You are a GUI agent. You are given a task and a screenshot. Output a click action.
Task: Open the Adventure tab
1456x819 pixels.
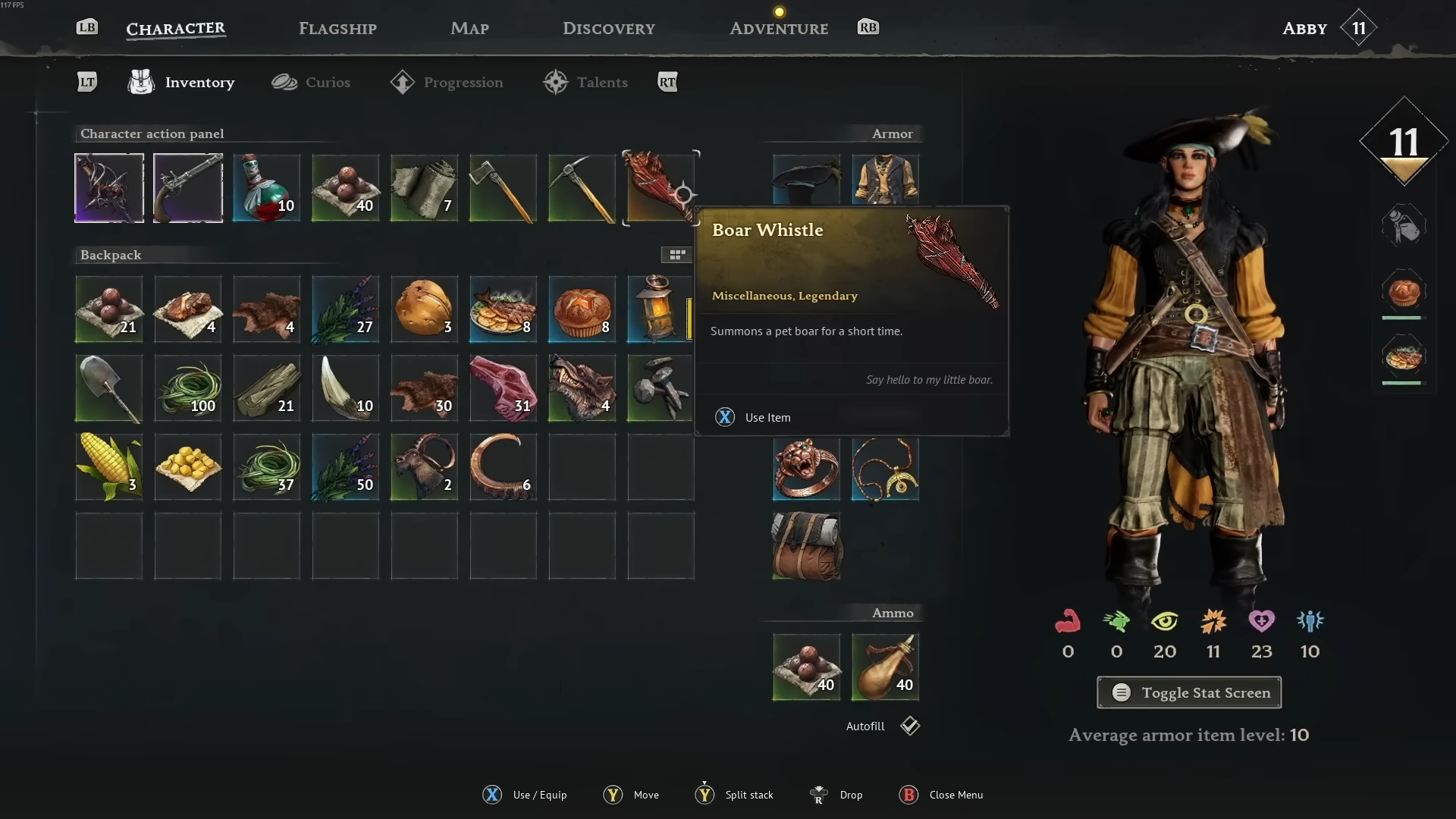coord(778,29)
